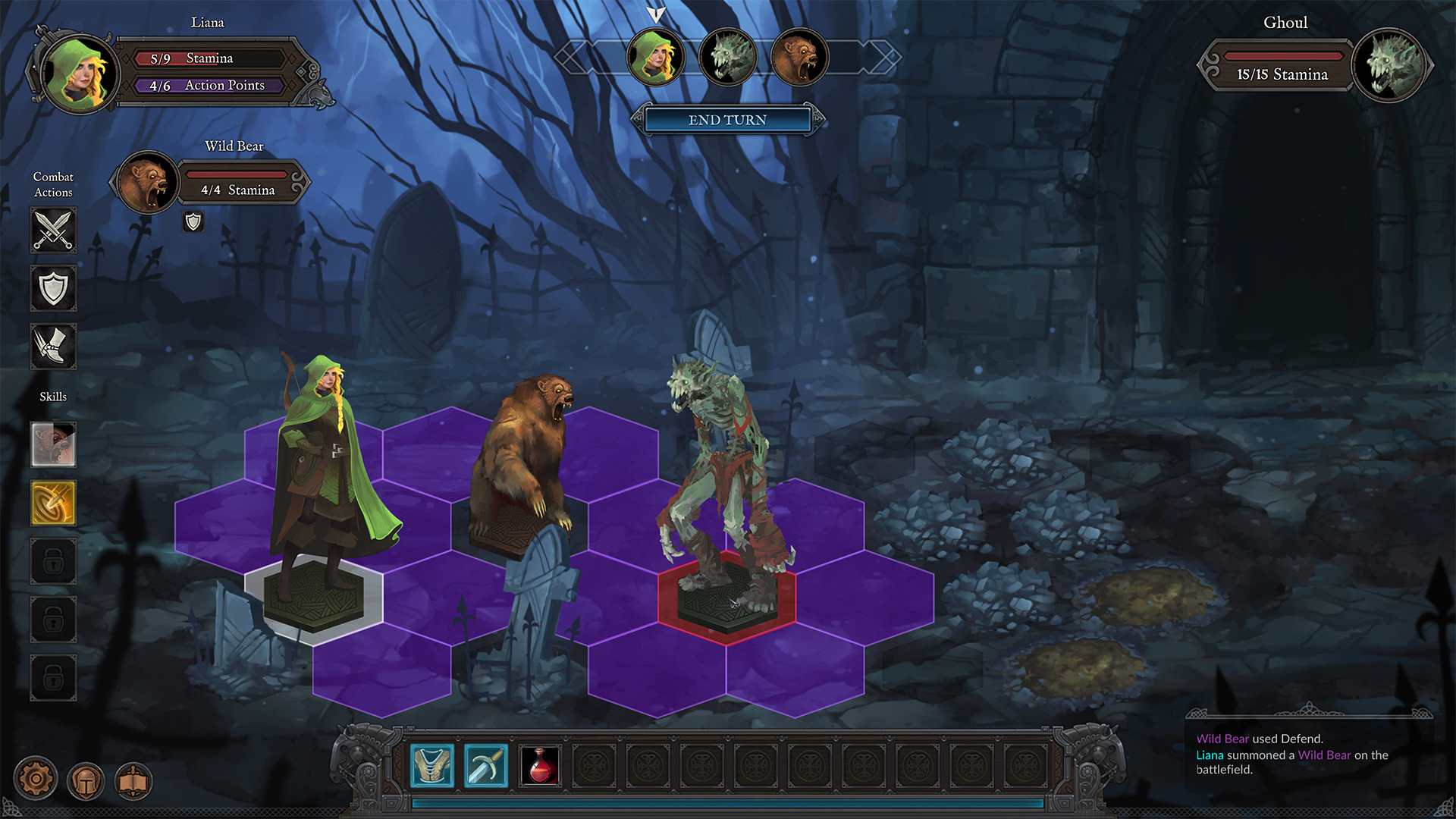
Task: Open the helmet equipment screen
Action: 87,782
